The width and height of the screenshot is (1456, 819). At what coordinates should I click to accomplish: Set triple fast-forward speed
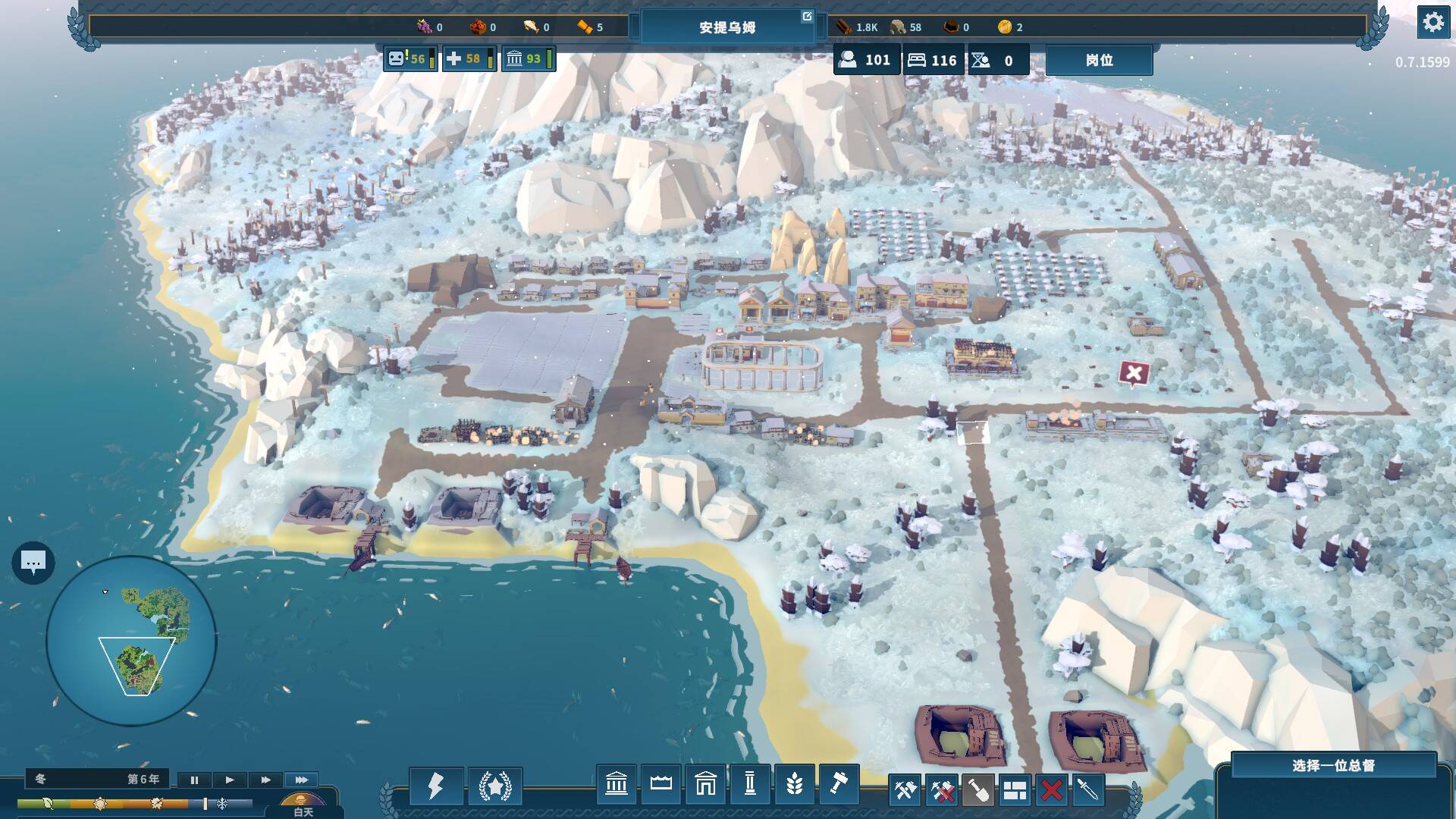(x=301, y=780)
